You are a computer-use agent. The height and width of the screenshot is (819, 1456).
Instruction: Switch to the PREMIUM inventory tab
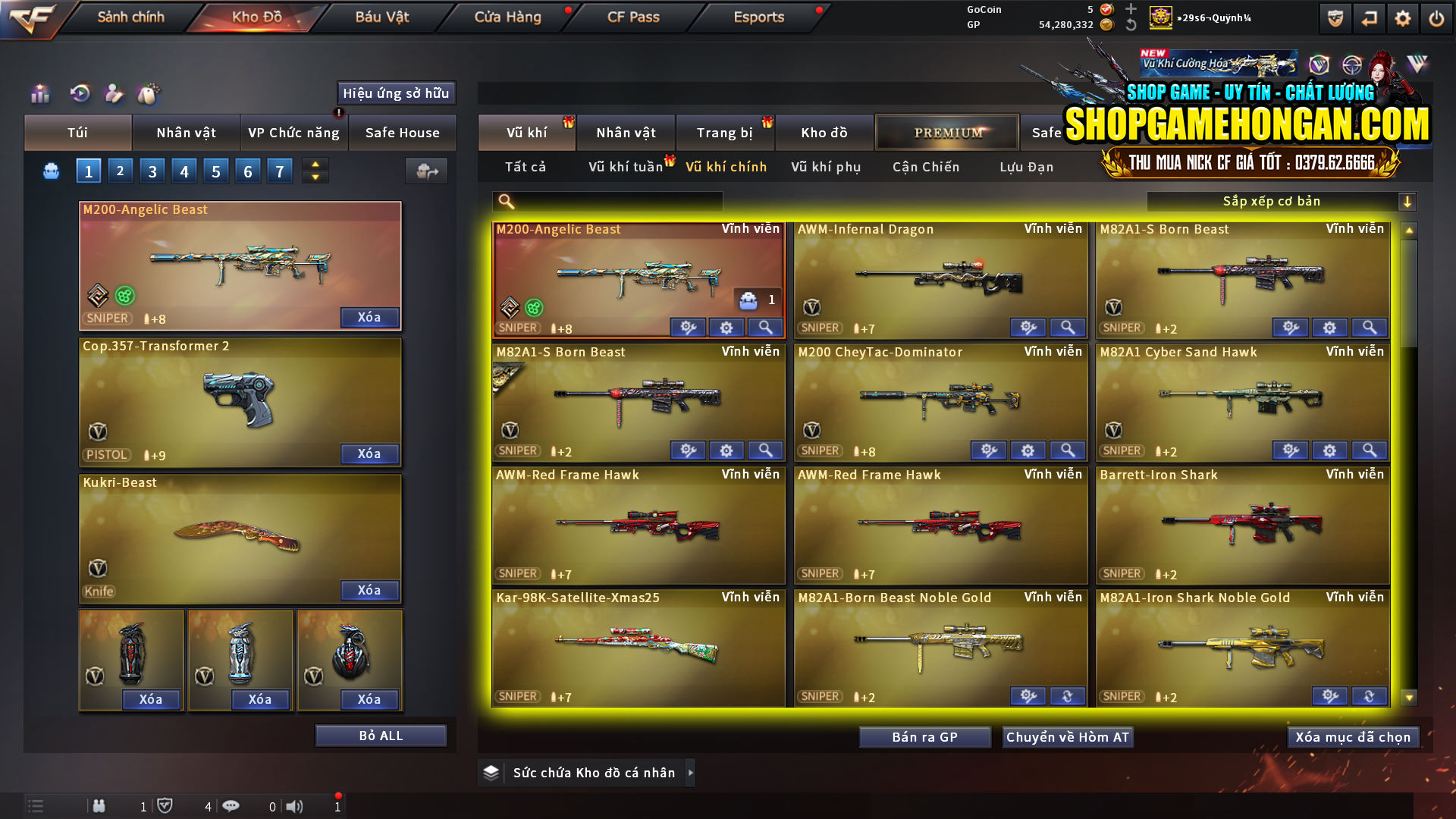click(x=947, y=132)
